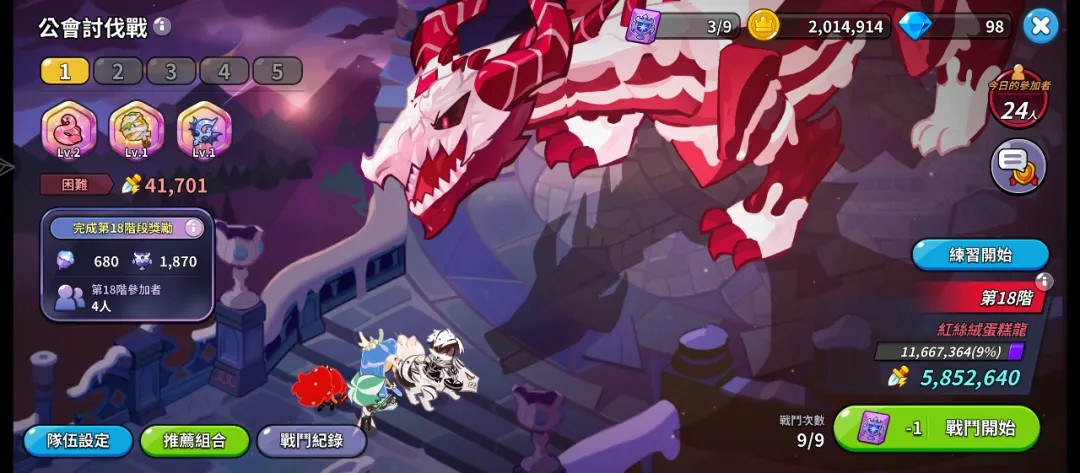Select stage tab 1
1080x473 pixels.
click(65, 71)
